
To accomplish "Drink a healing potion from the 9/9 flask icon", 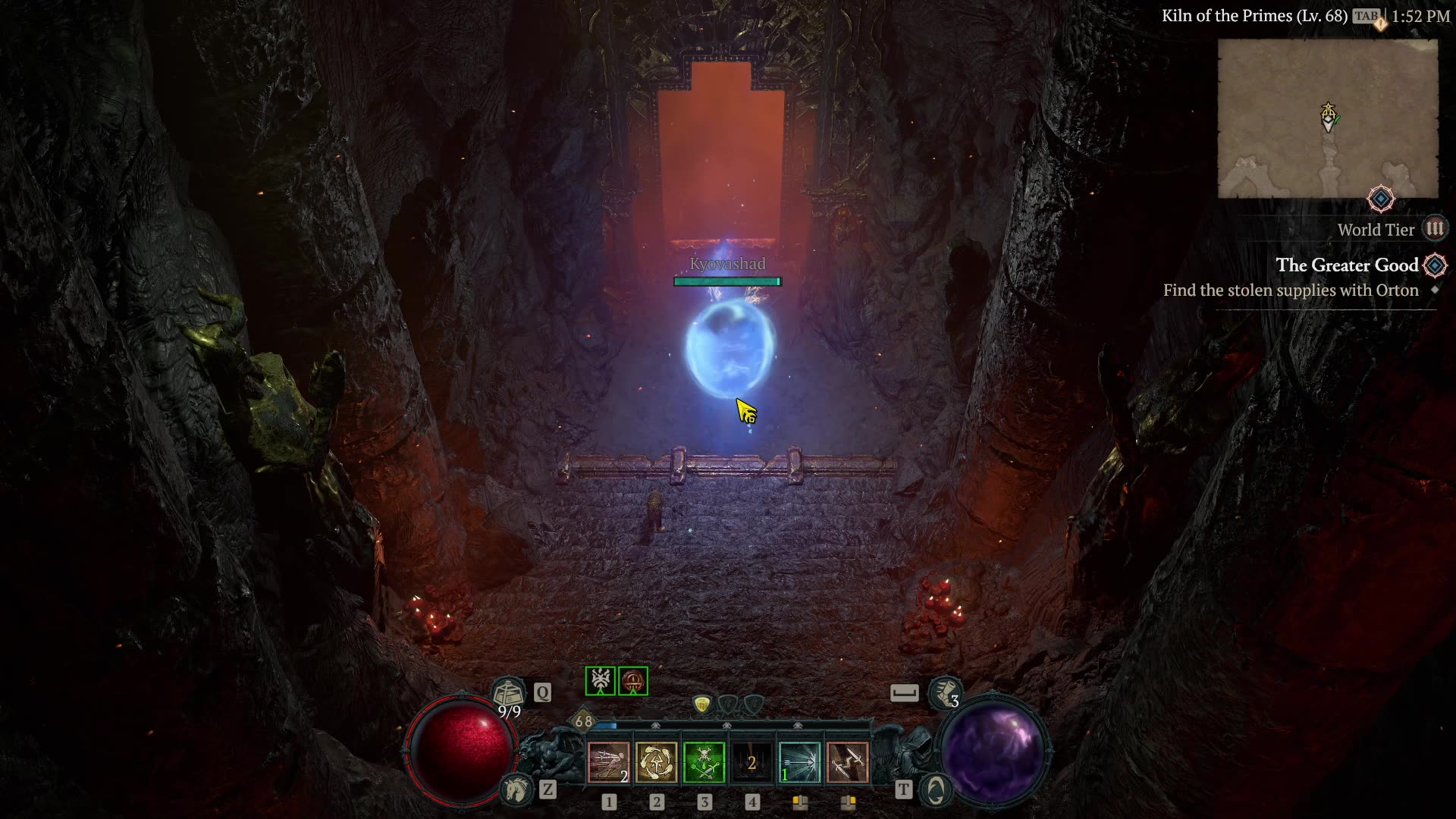I will (x=510, y=692).
